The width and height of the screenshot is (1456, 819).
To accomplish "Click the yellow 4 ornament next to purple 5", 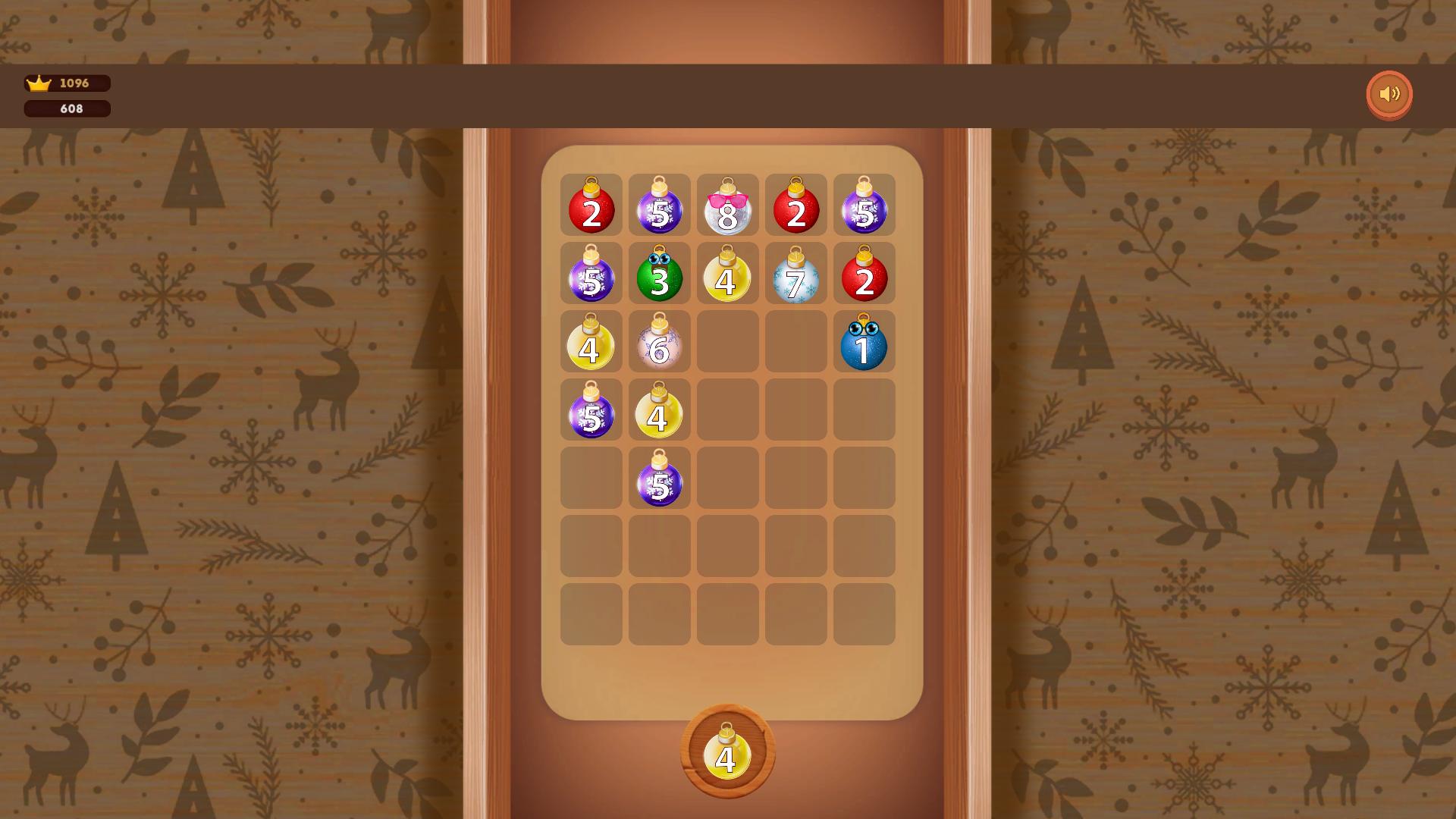I will coord(660,413).
